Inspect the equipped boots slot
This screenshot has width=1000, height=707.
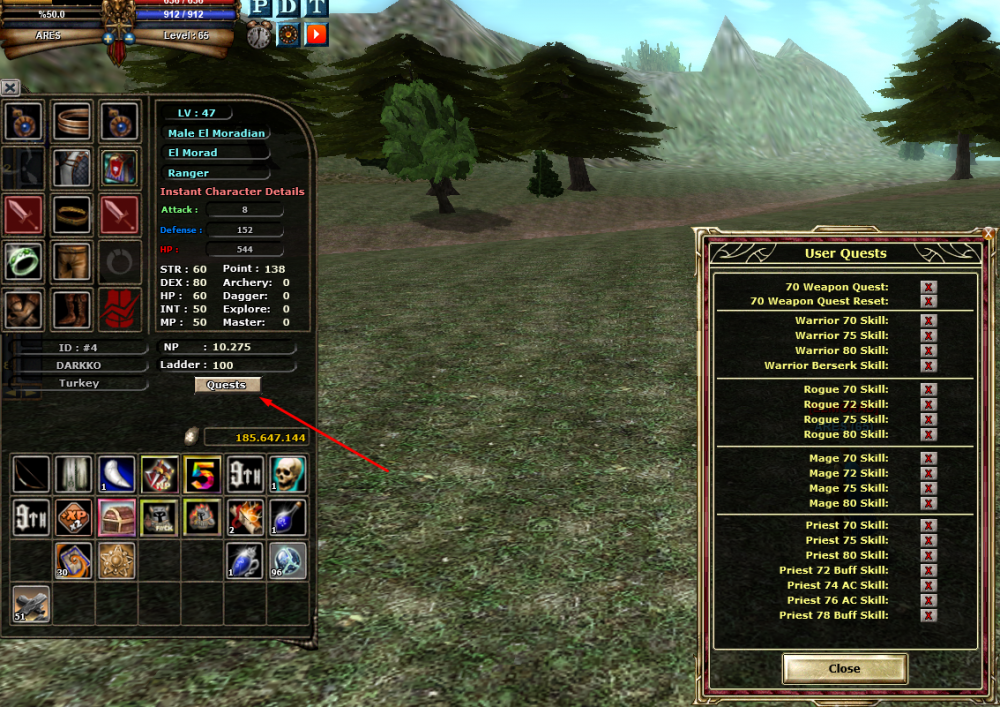pos(71,309)
